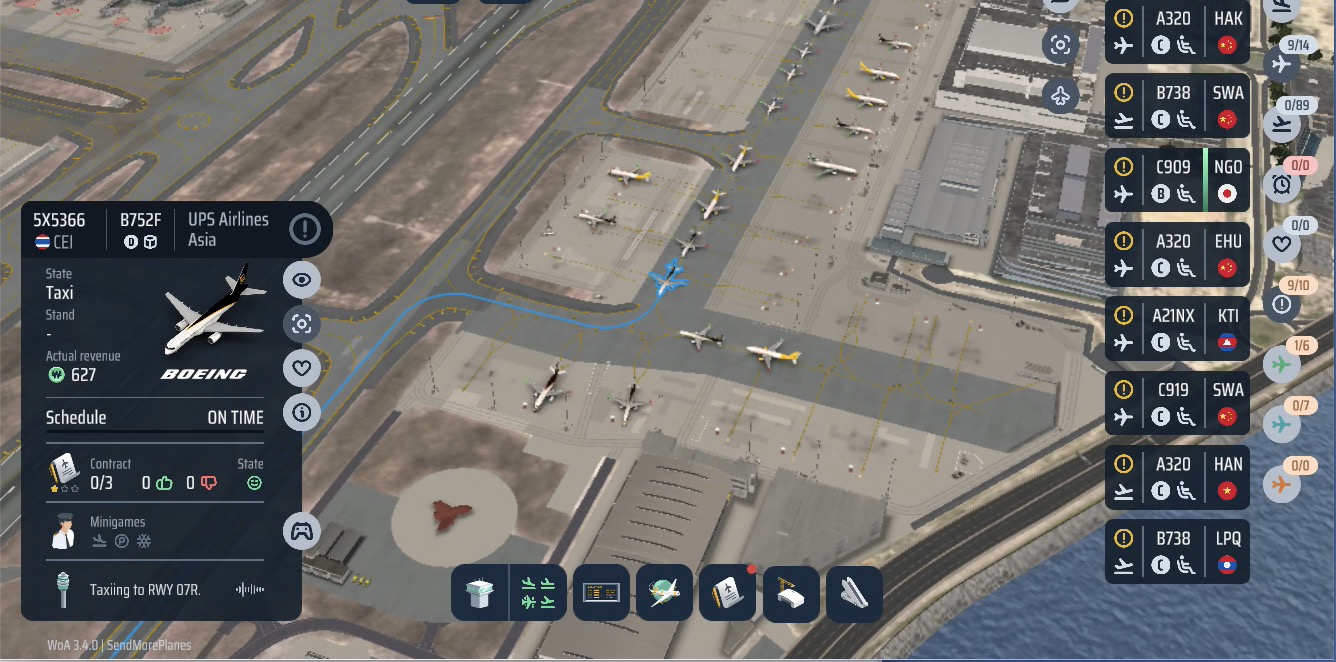
Task: Click the eye button beside the flight panel
Action: click(302, 280)
